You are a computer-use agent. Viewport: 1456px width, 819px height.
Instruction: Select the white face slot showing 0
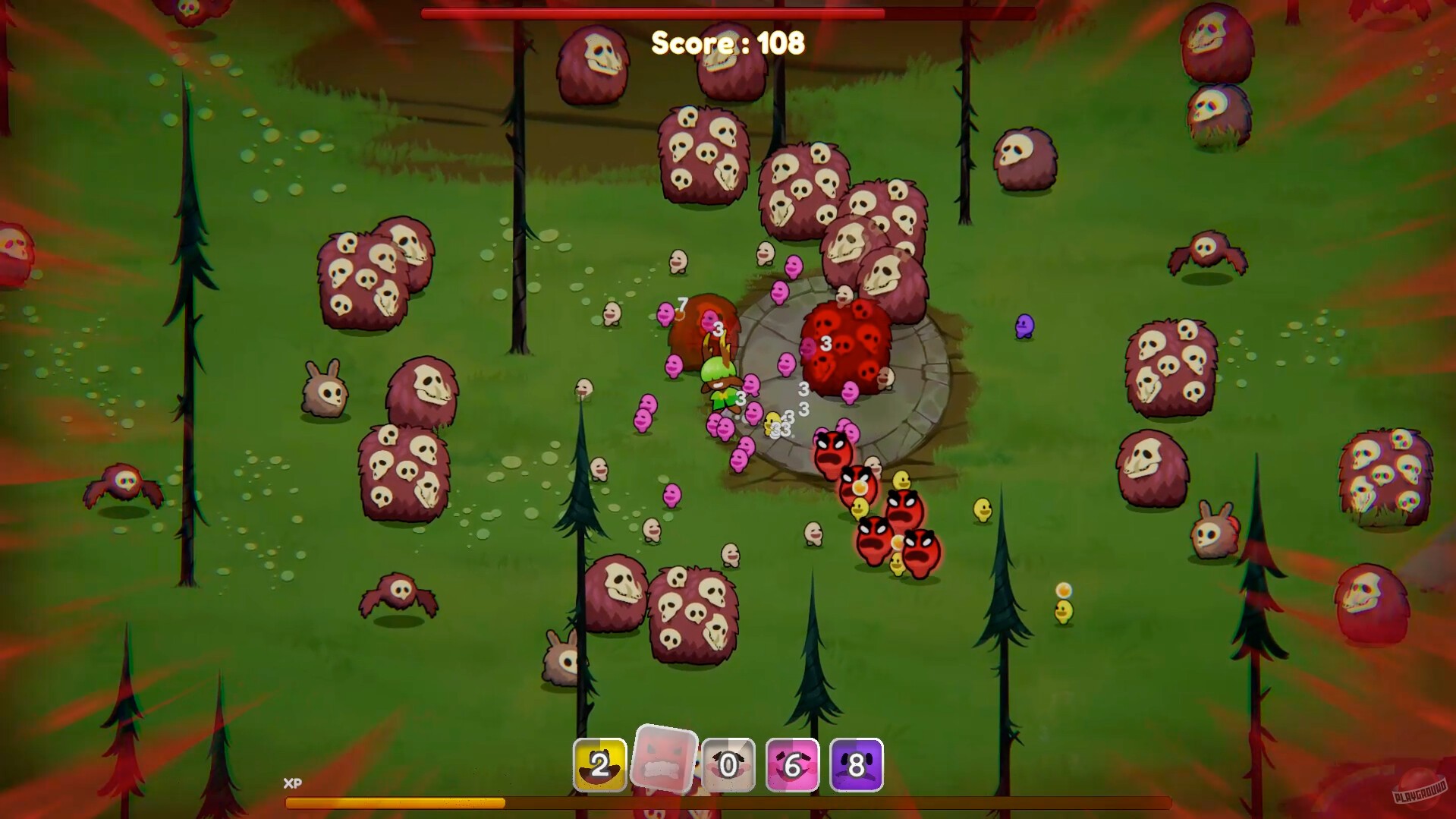[728, 766]
